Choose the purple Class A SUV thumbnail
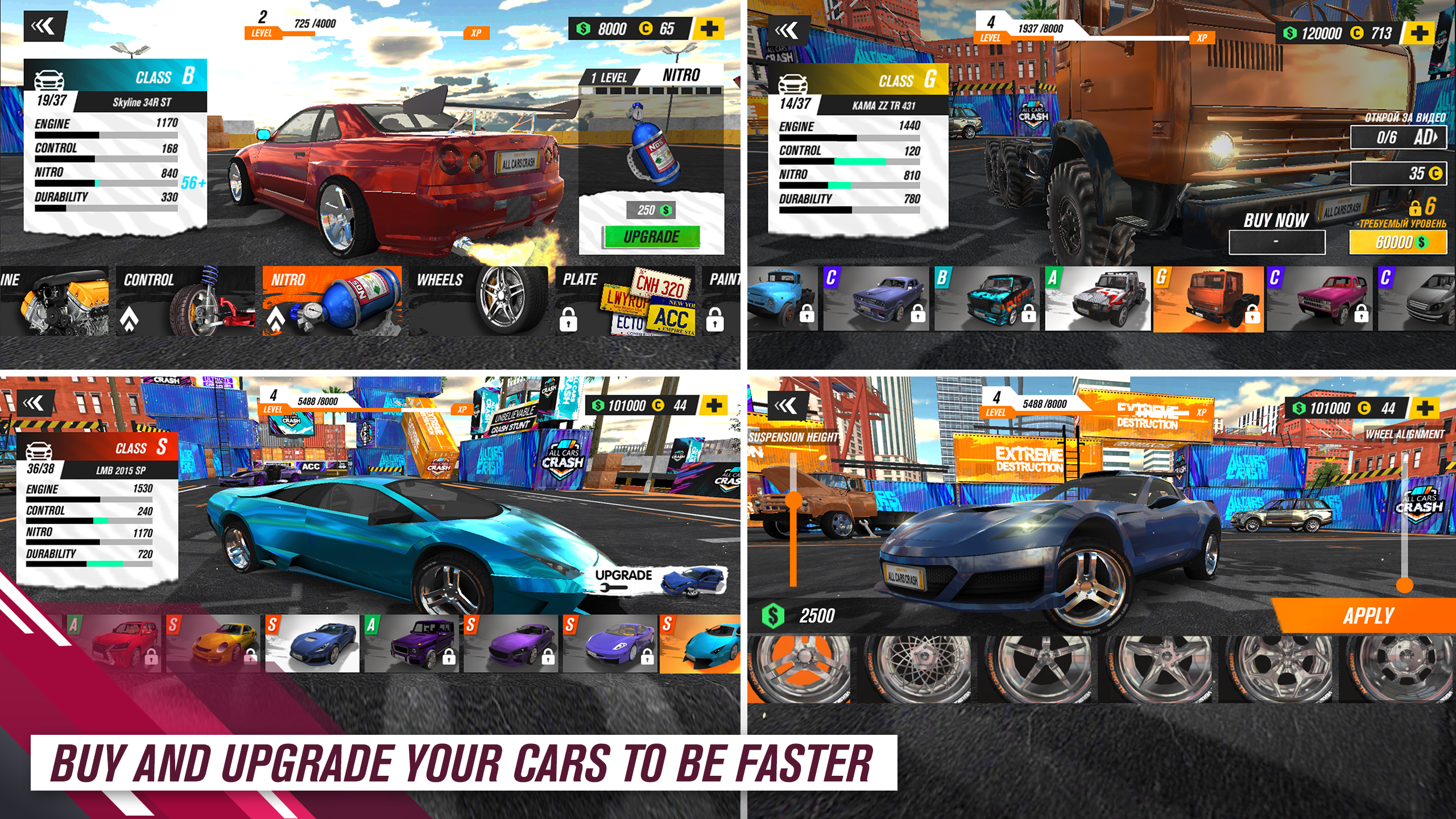The width and height of the screenshot is (1456, 819). (412, 644)
